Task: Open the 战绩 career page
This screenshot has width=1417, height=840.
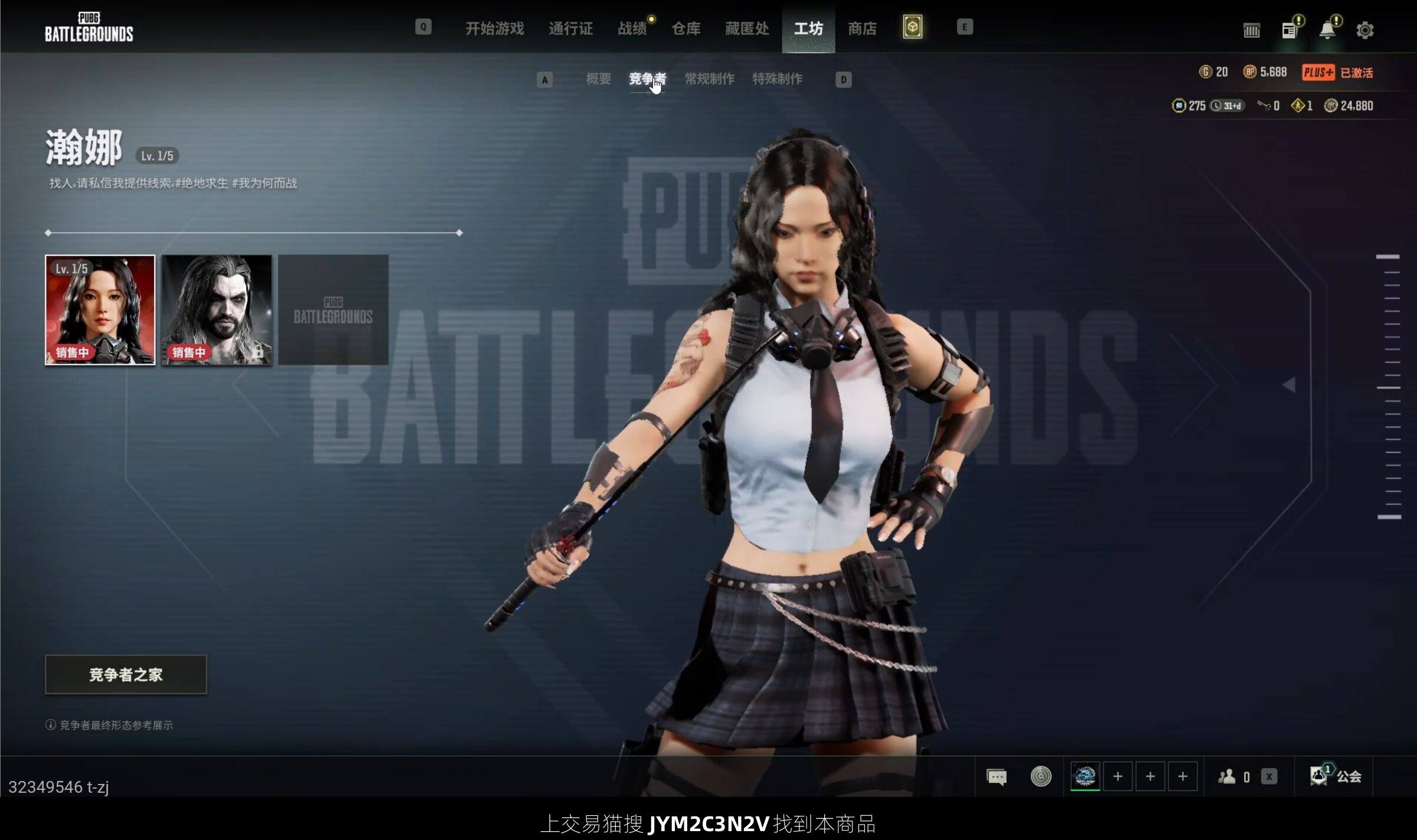Action: pos(632,28)
